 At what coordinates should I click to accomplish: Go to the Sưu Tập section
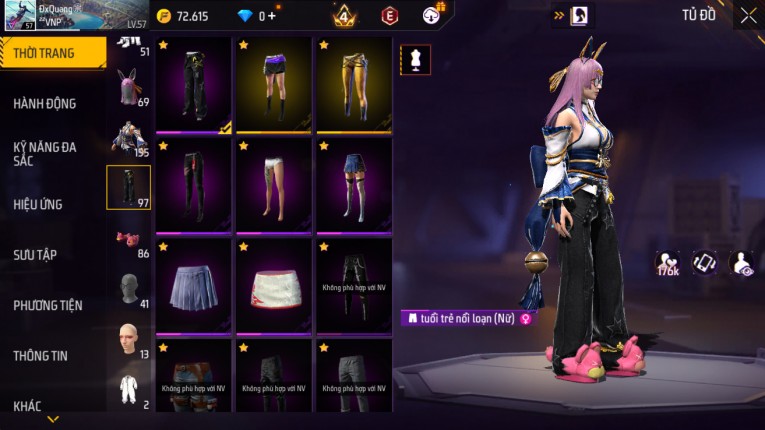point(35,254)
